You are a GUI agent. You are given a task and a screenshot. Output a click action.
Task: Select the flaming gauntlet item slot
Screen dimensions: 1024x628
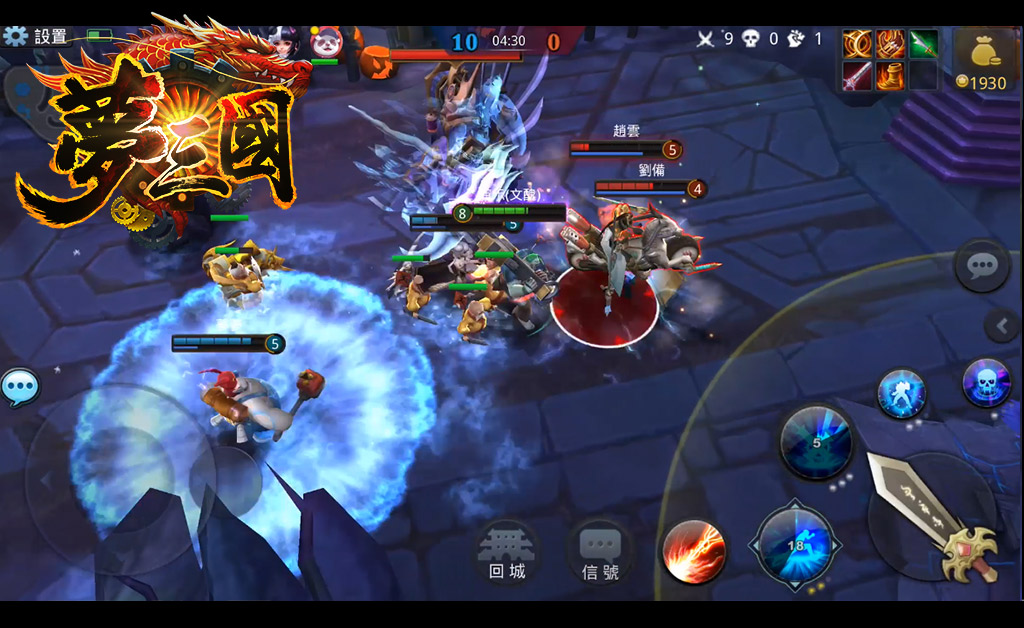pos(890,44)
